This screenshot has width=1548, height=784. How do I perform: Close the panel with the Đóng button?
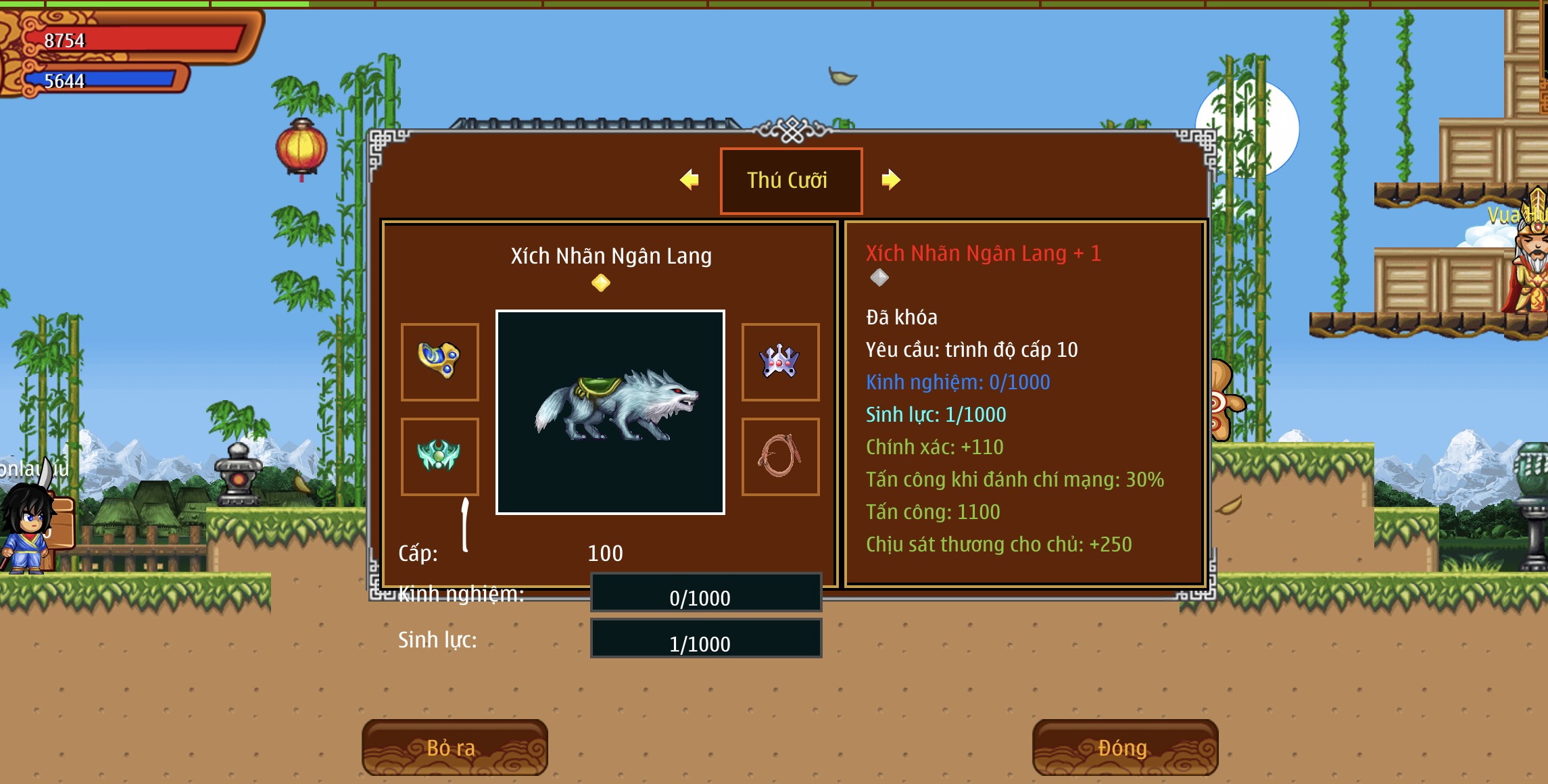(1125, 747)
